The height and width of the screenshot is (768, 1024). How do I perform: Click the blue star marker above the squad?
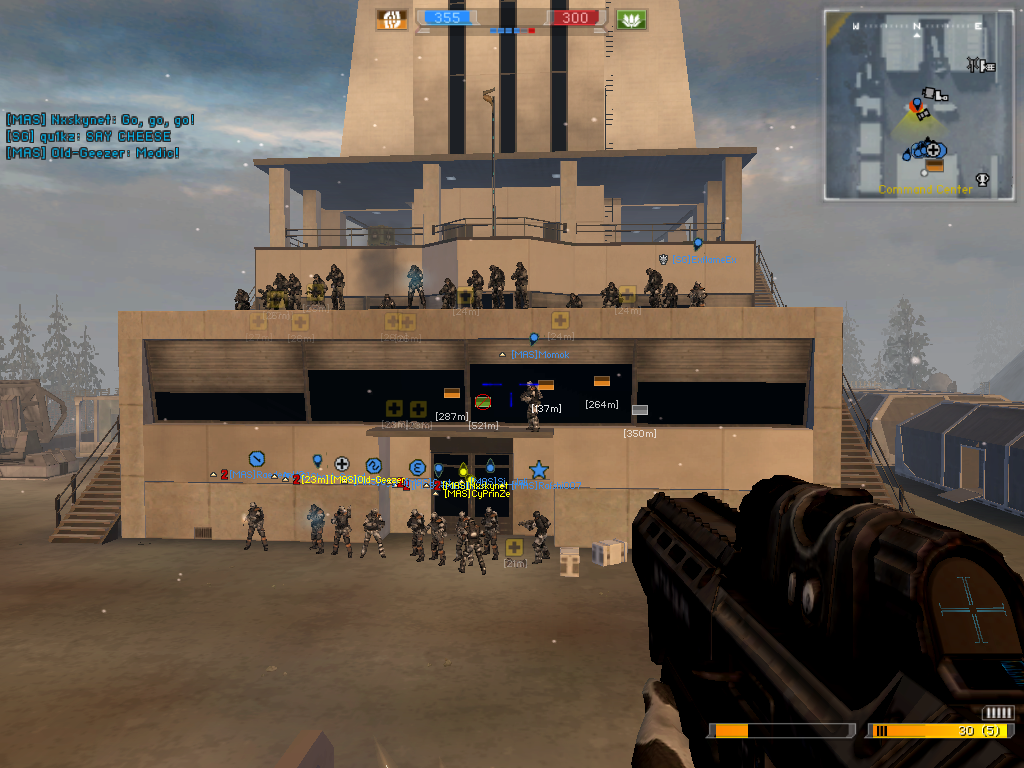pos(538,469)
